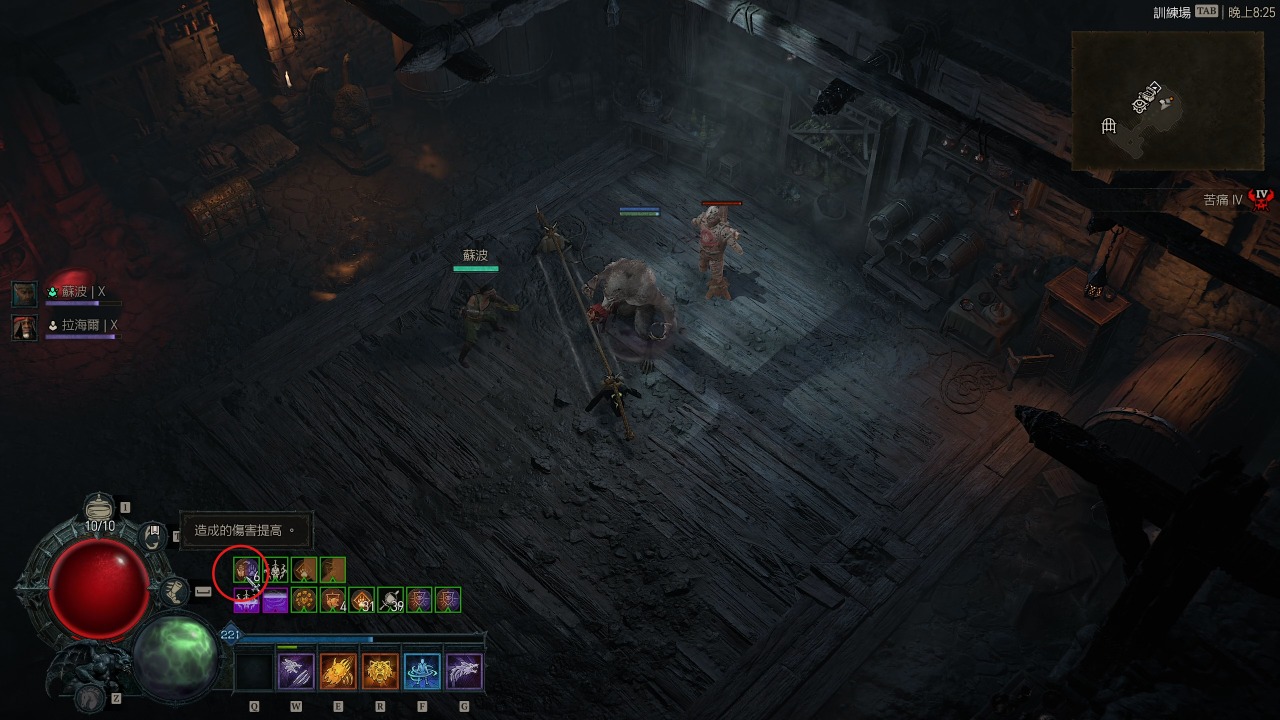Inspect the paw buff showing 31
Image resolution: width=1280 pixels, height=720 pixels.
click(362, 600)
